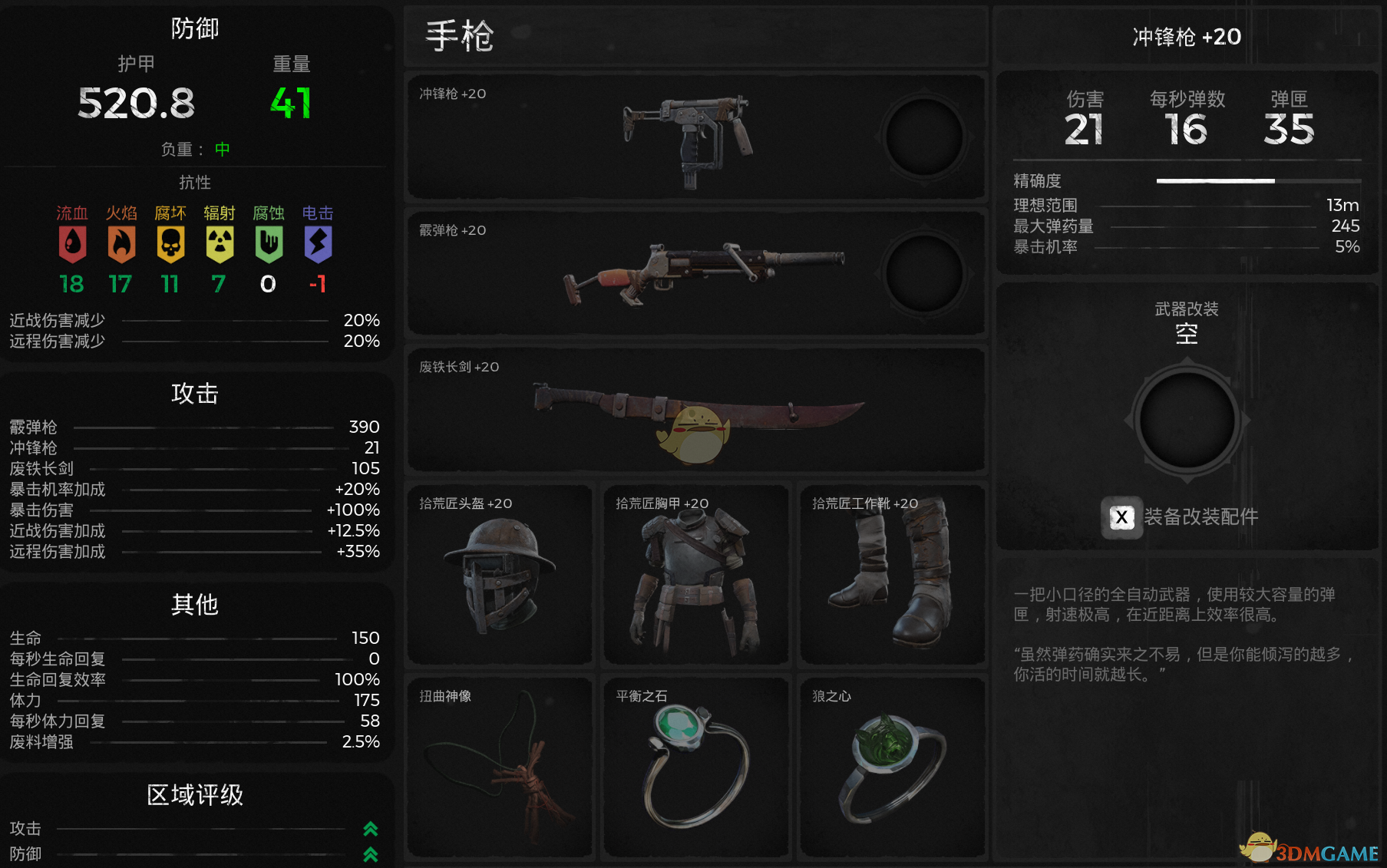Open the large 武器改装 mod socket
This screenshot has width=1387, height=868.
[x=1187, y=421]
